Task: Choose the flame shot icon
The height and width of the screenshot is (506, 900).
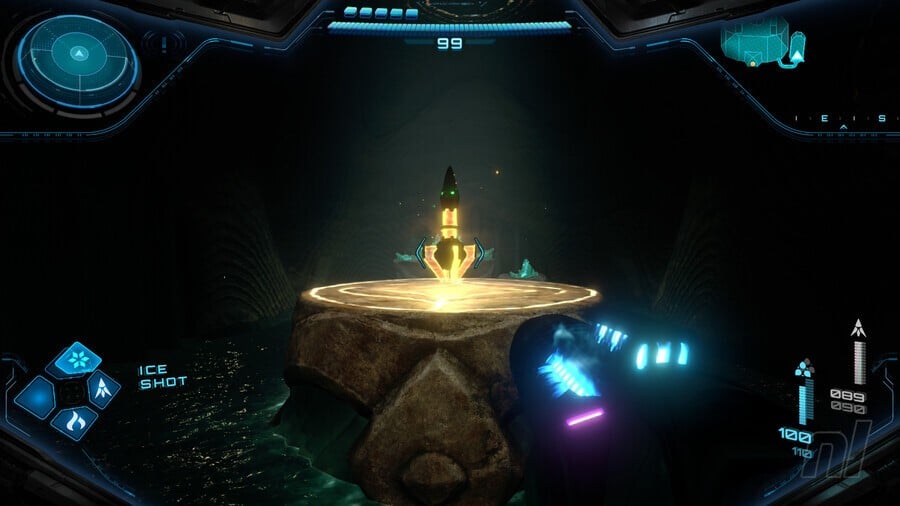Action: coord(73,422)
